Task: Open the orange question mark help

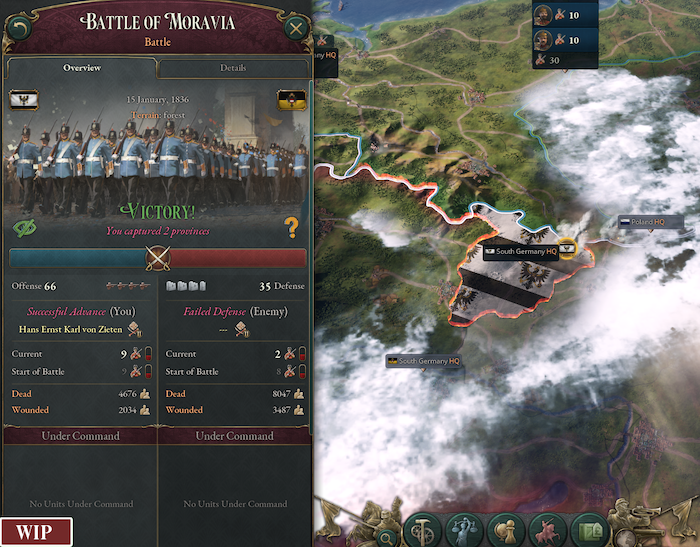Action: coord(292,229)
